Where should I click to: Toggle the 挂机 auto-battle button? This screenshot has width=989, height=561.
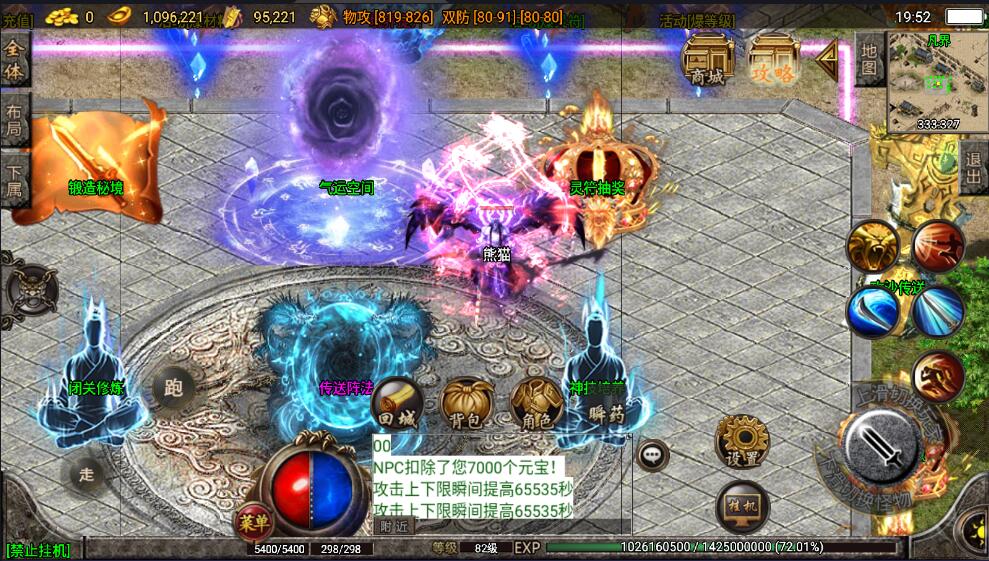point(742,506)
